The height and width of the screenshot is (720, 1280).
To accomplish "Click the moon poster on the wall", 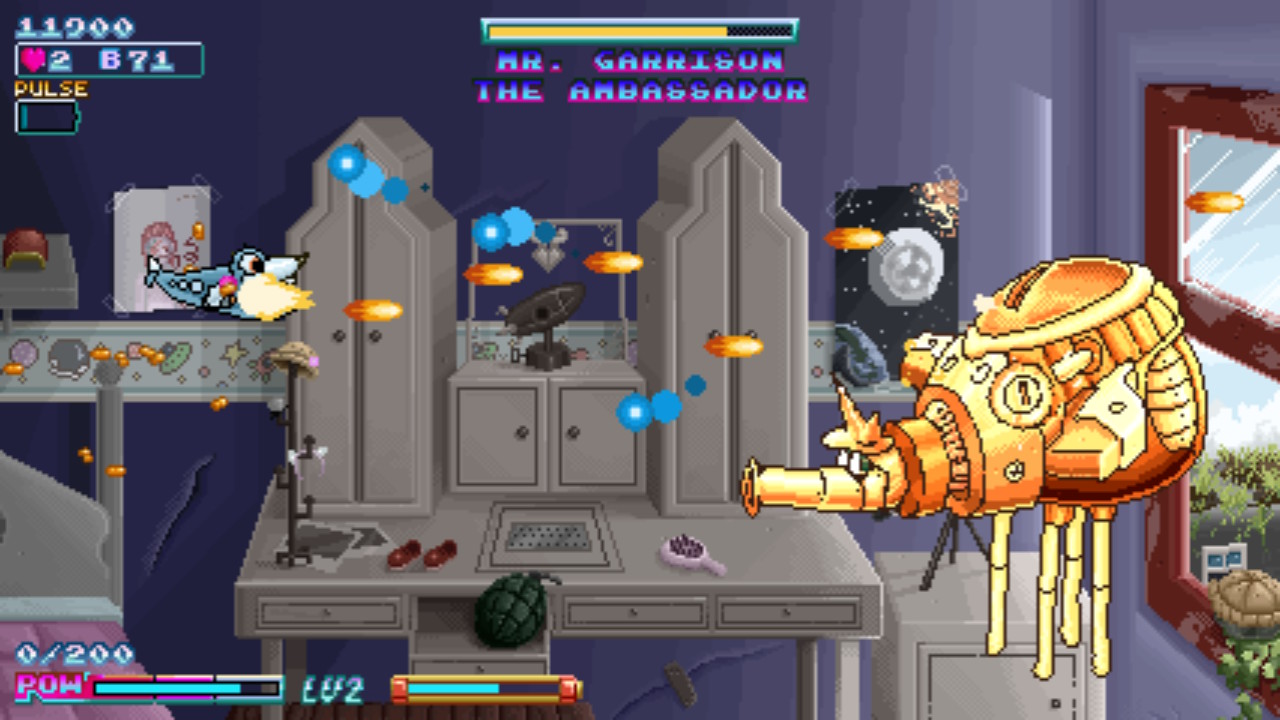I will [905, 270].
